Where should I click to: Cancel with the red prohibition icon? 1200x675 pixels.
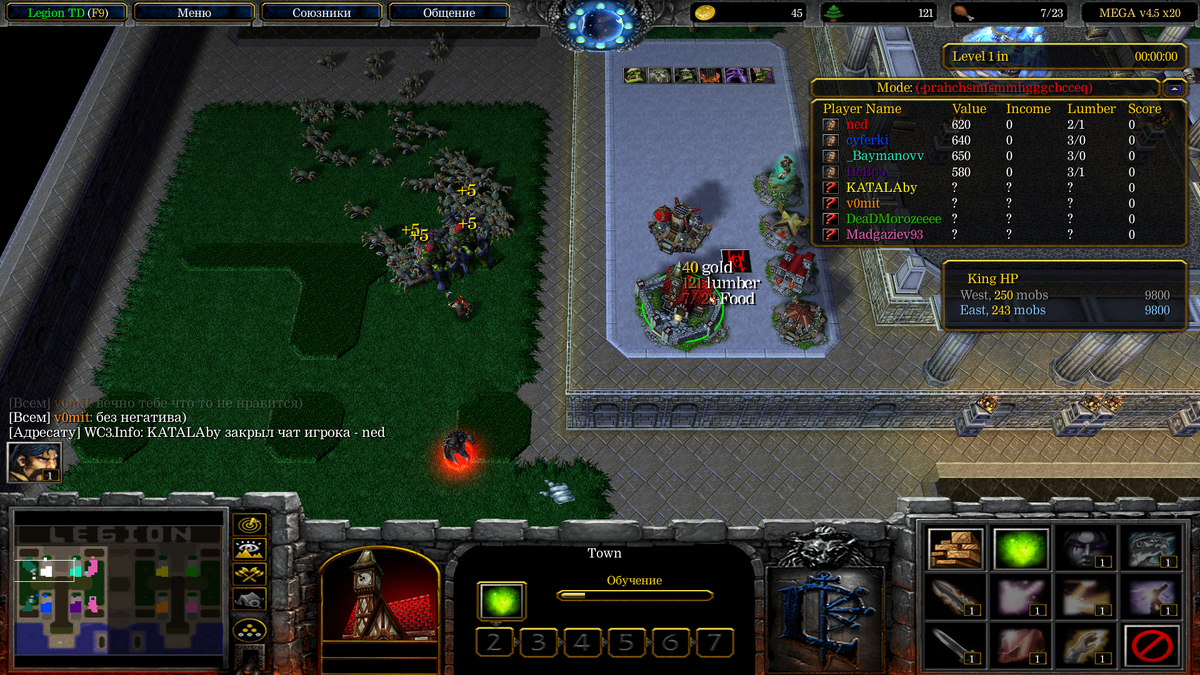pos(1151,646)
